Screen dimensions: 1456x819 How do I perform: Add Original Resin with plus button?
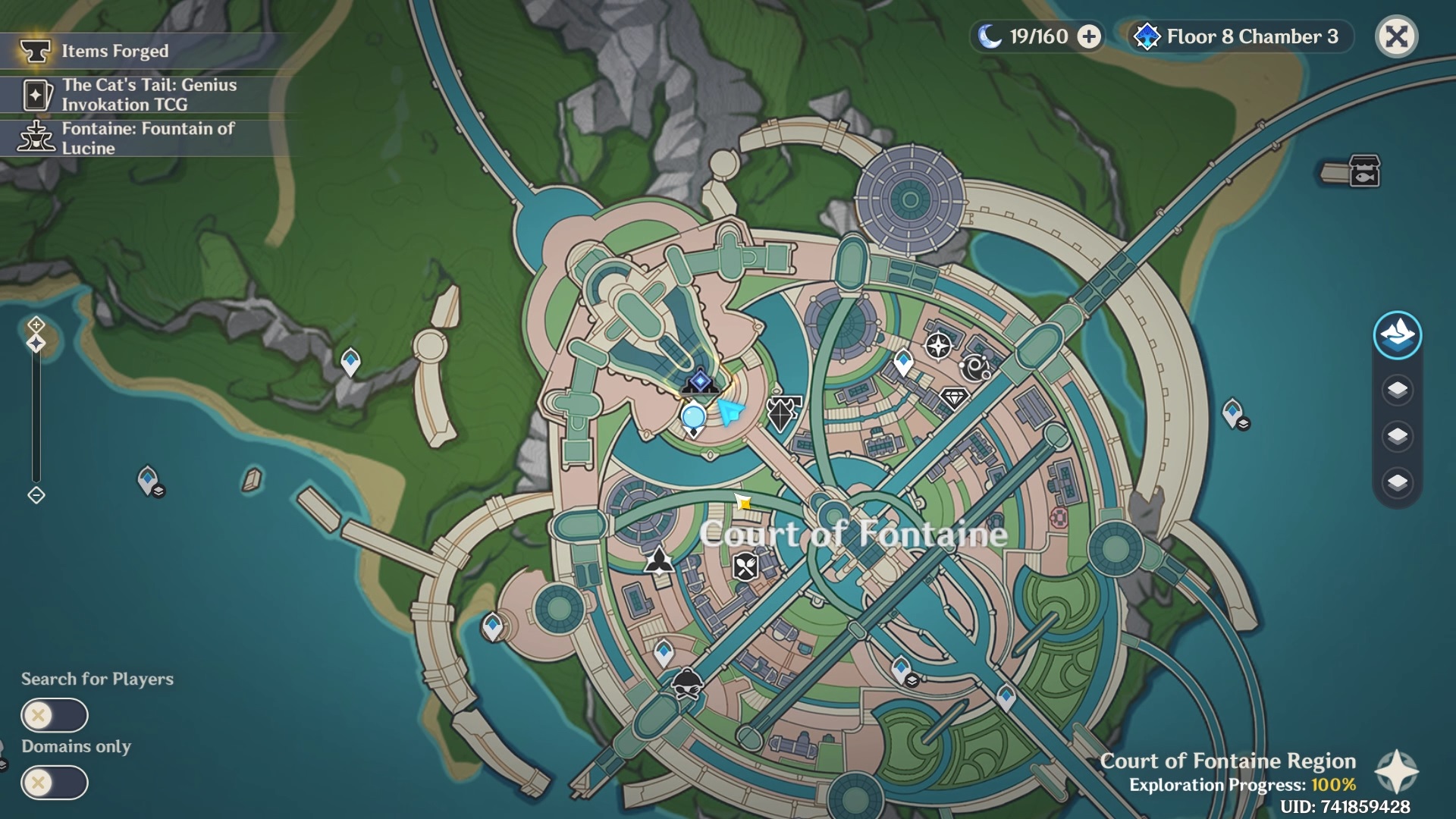[x=1089, y=36]
